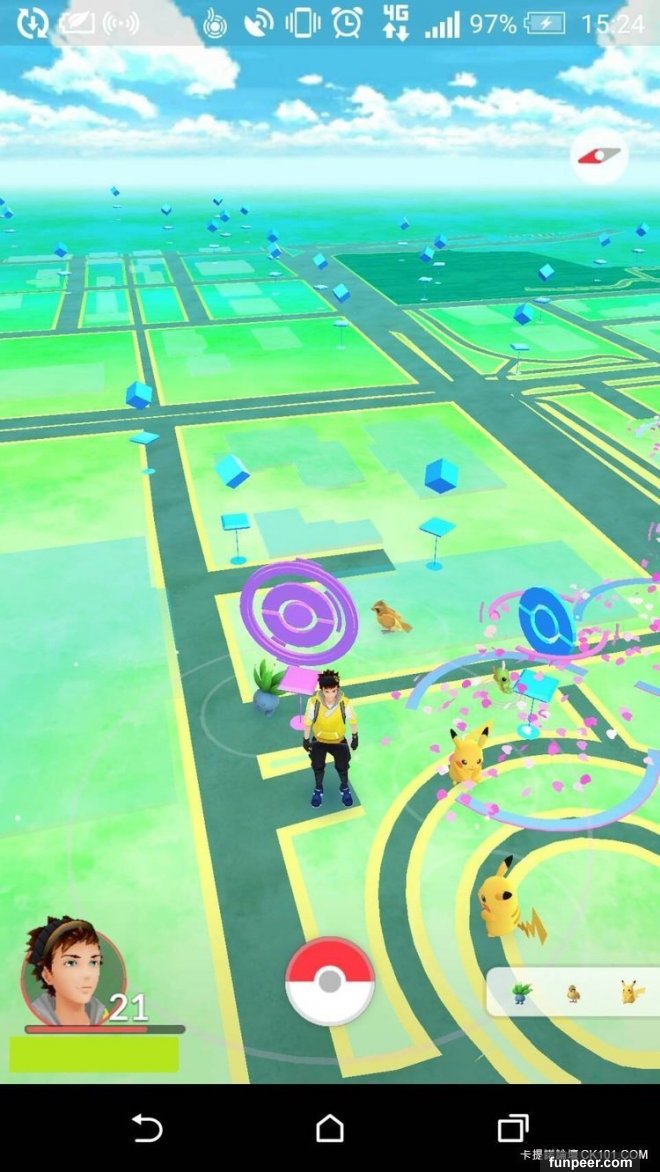Go to the Android home screen
This screenshot has height=1172, width=660.
330,1128
